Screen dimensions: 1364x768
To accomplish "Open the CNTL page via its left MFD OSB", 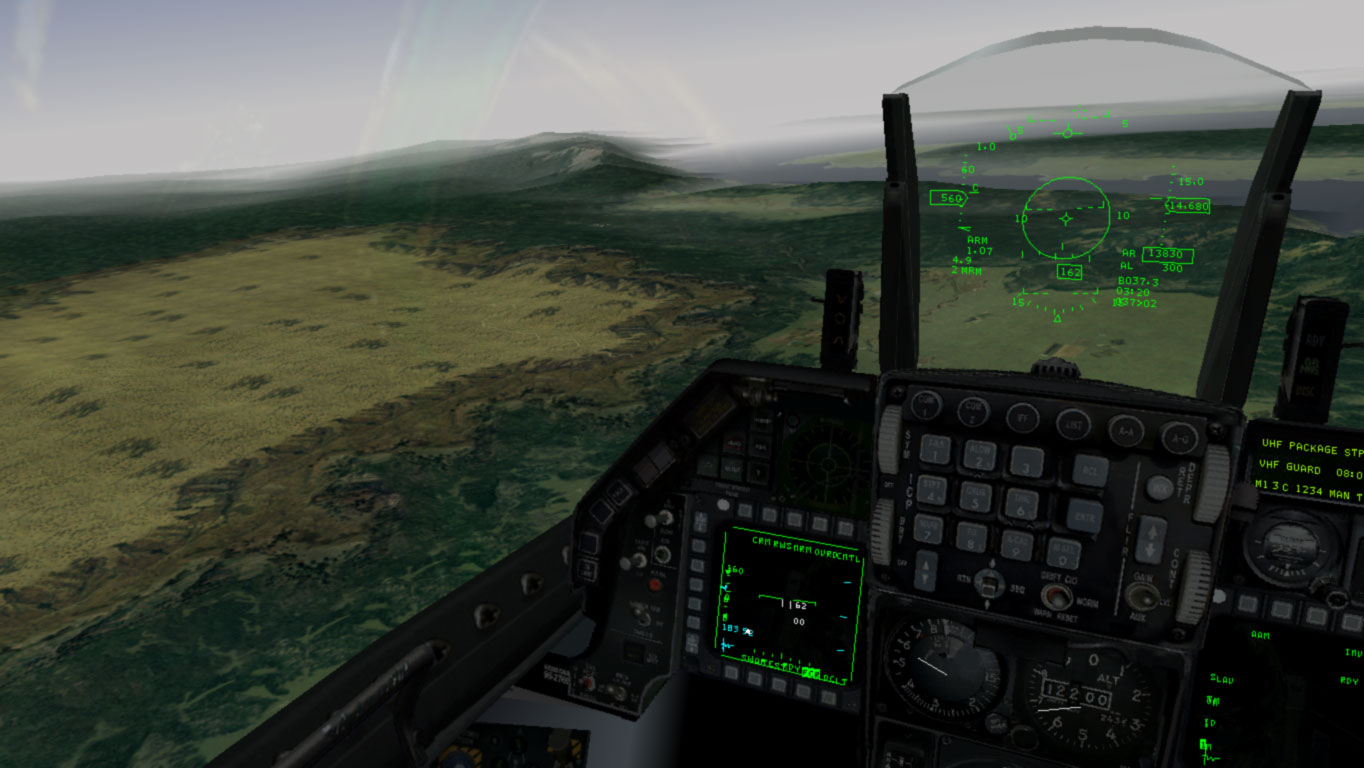I will (846, 527).
